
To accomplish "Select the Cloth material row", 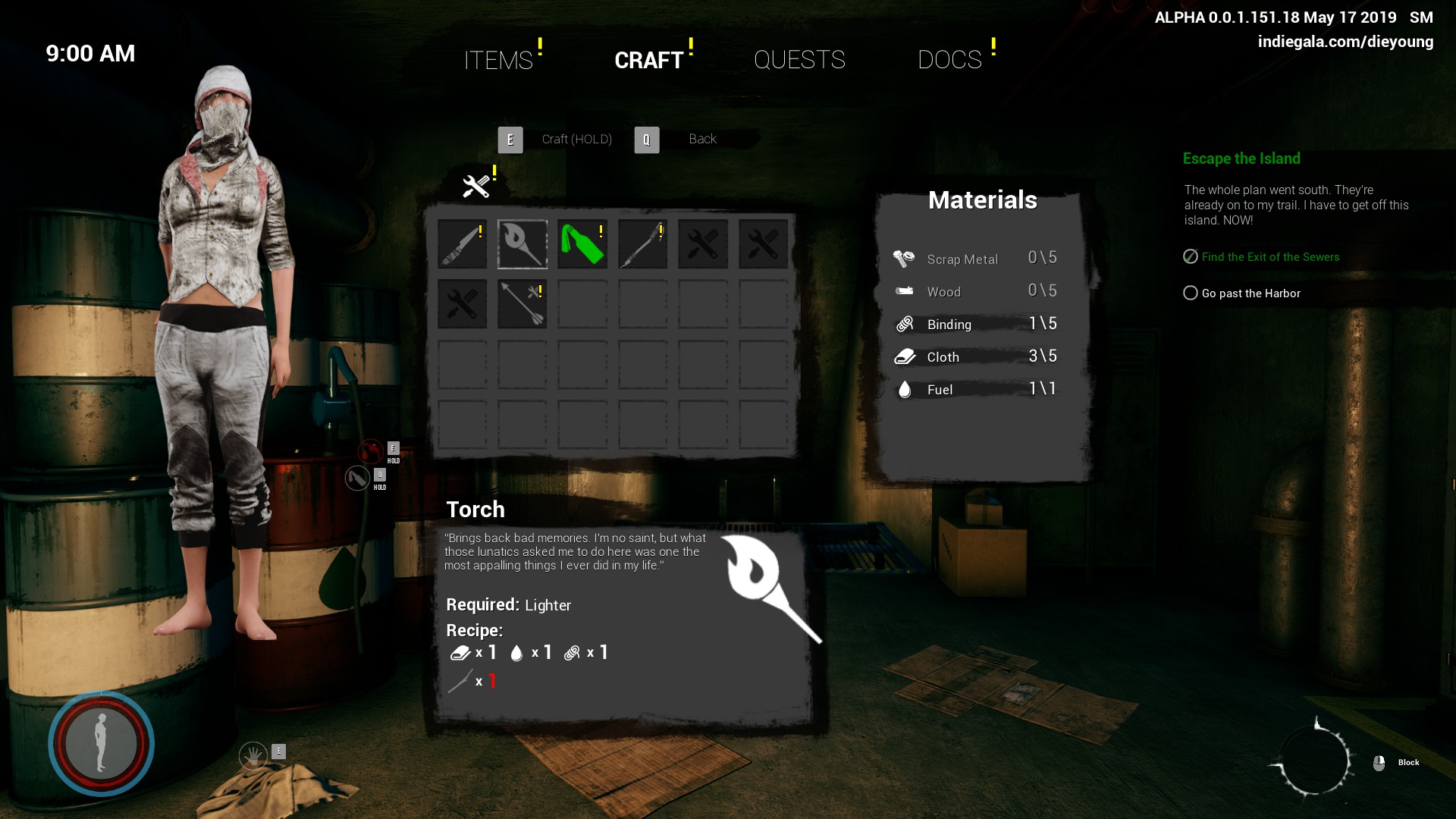I will tap(975, 357).
